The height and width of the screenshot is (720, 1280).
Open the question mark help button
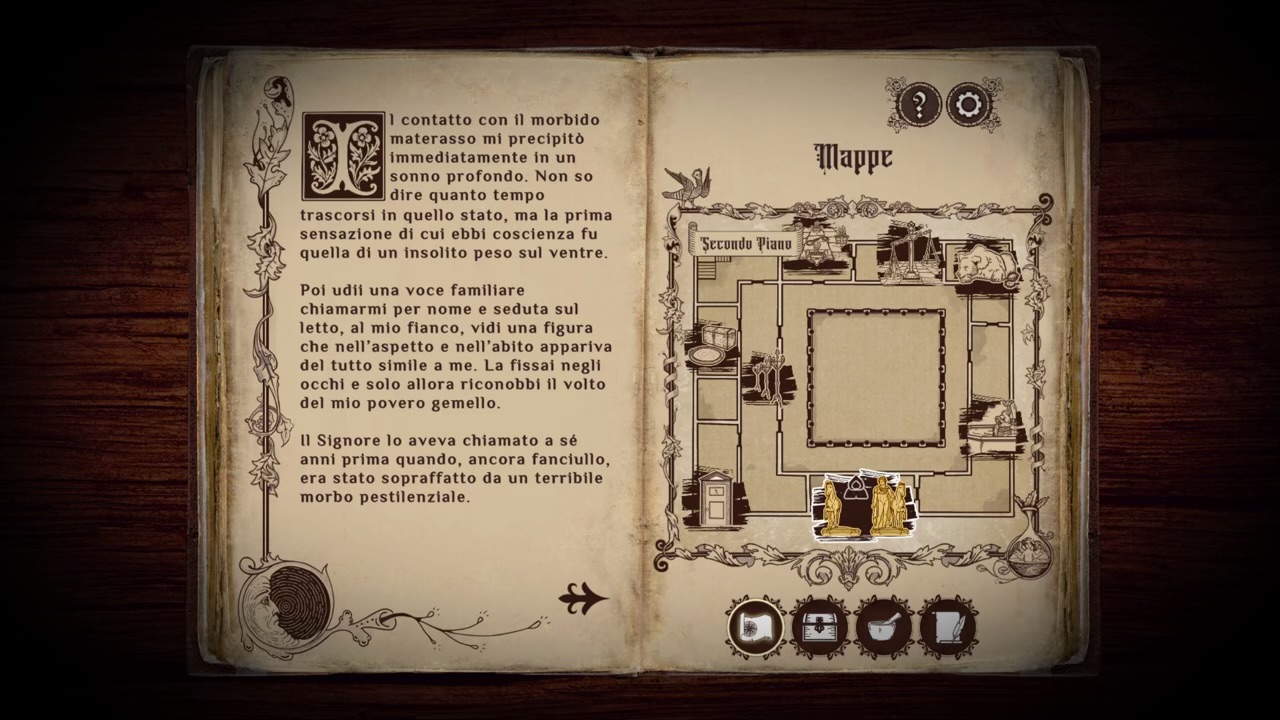918,104
